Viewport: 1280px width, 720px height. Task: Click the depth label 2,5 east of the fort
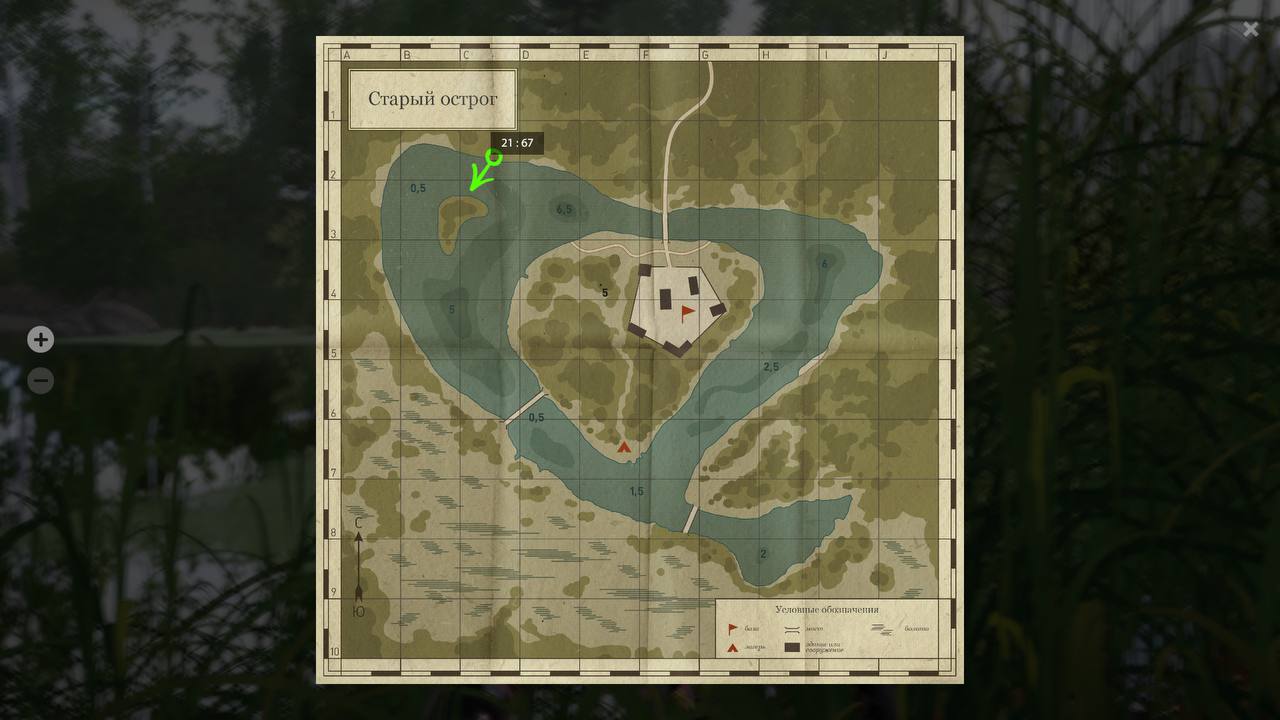point(770,364)
